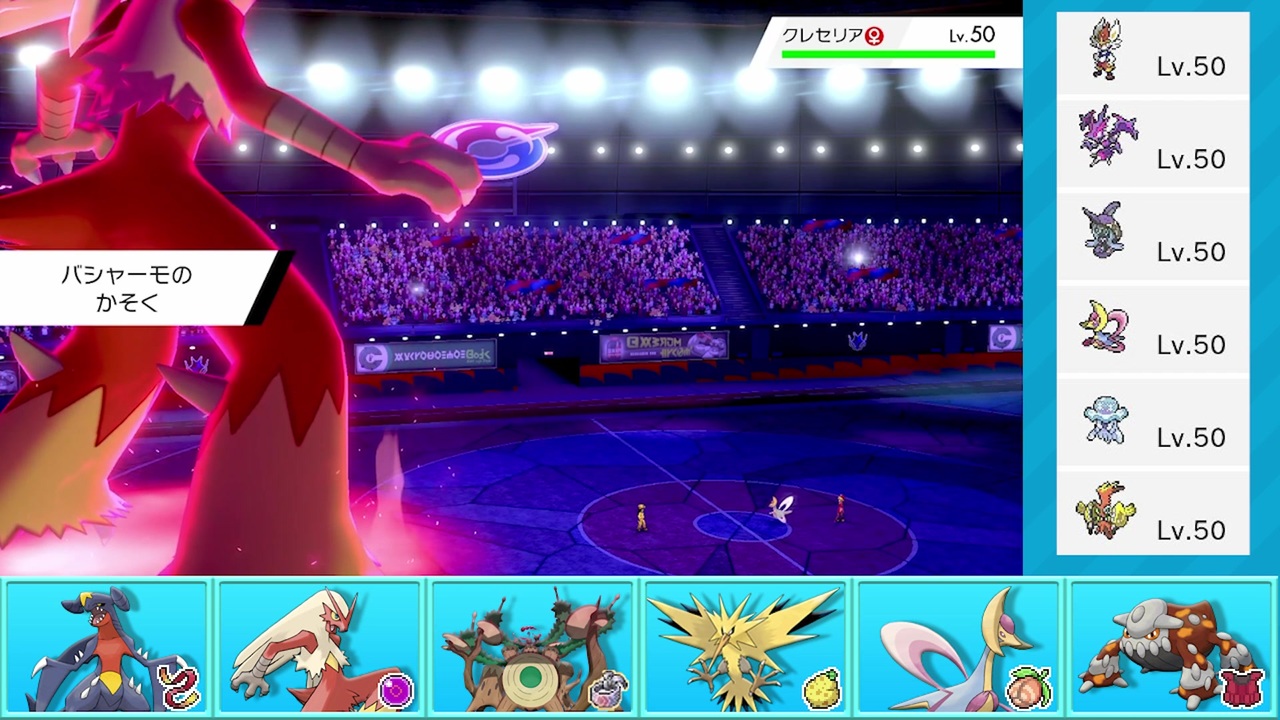The height and width of the screenshot is (720, 1280).
Task: Click the psychic gym logo above the stadium
Action: pos(500,148)
